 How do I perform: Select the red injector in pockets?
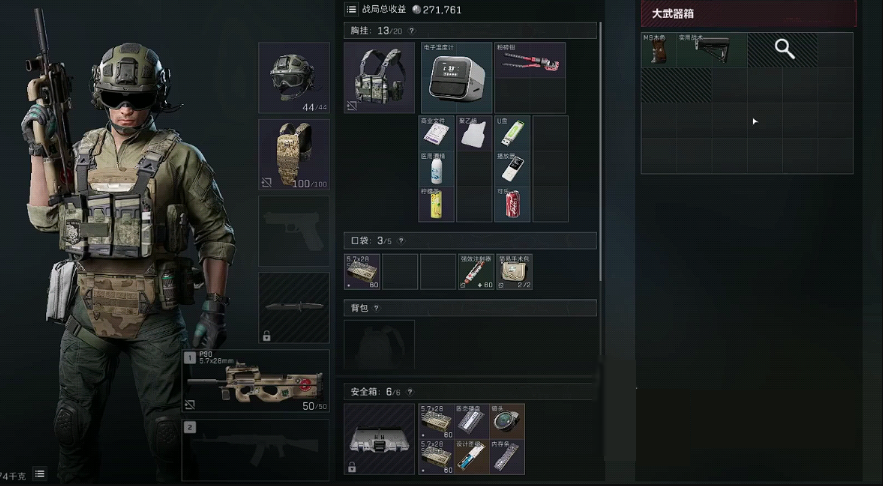point(475,271)
